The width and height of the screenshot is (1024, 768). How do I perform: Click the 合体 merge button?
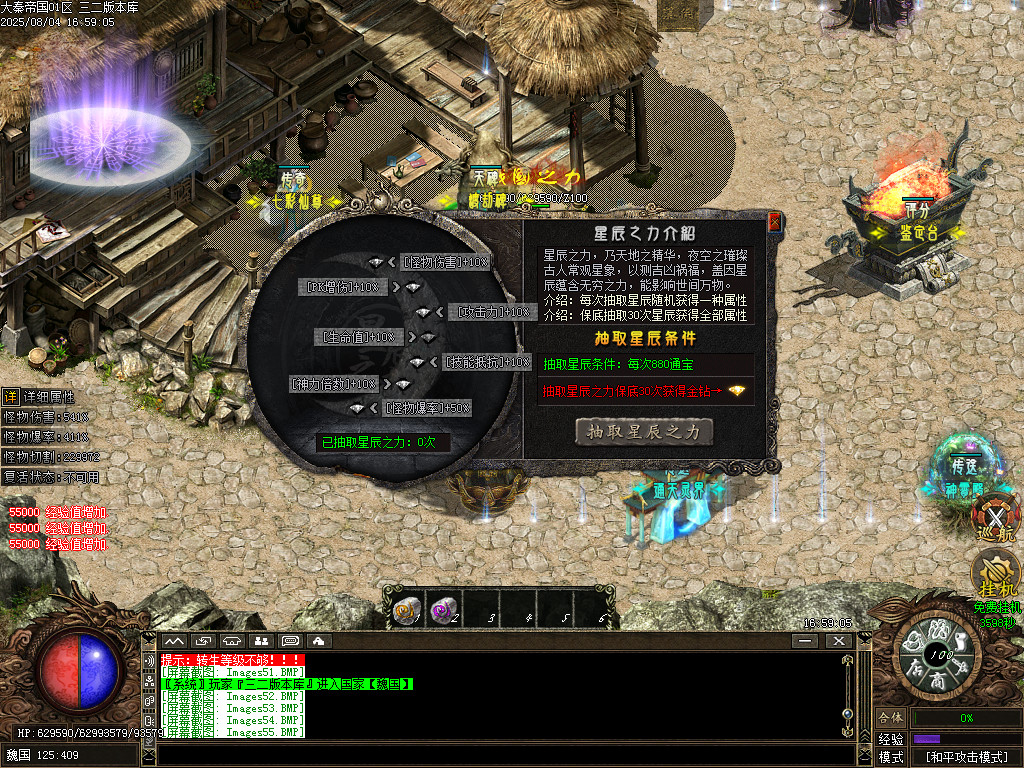click(x=890, y=718)
